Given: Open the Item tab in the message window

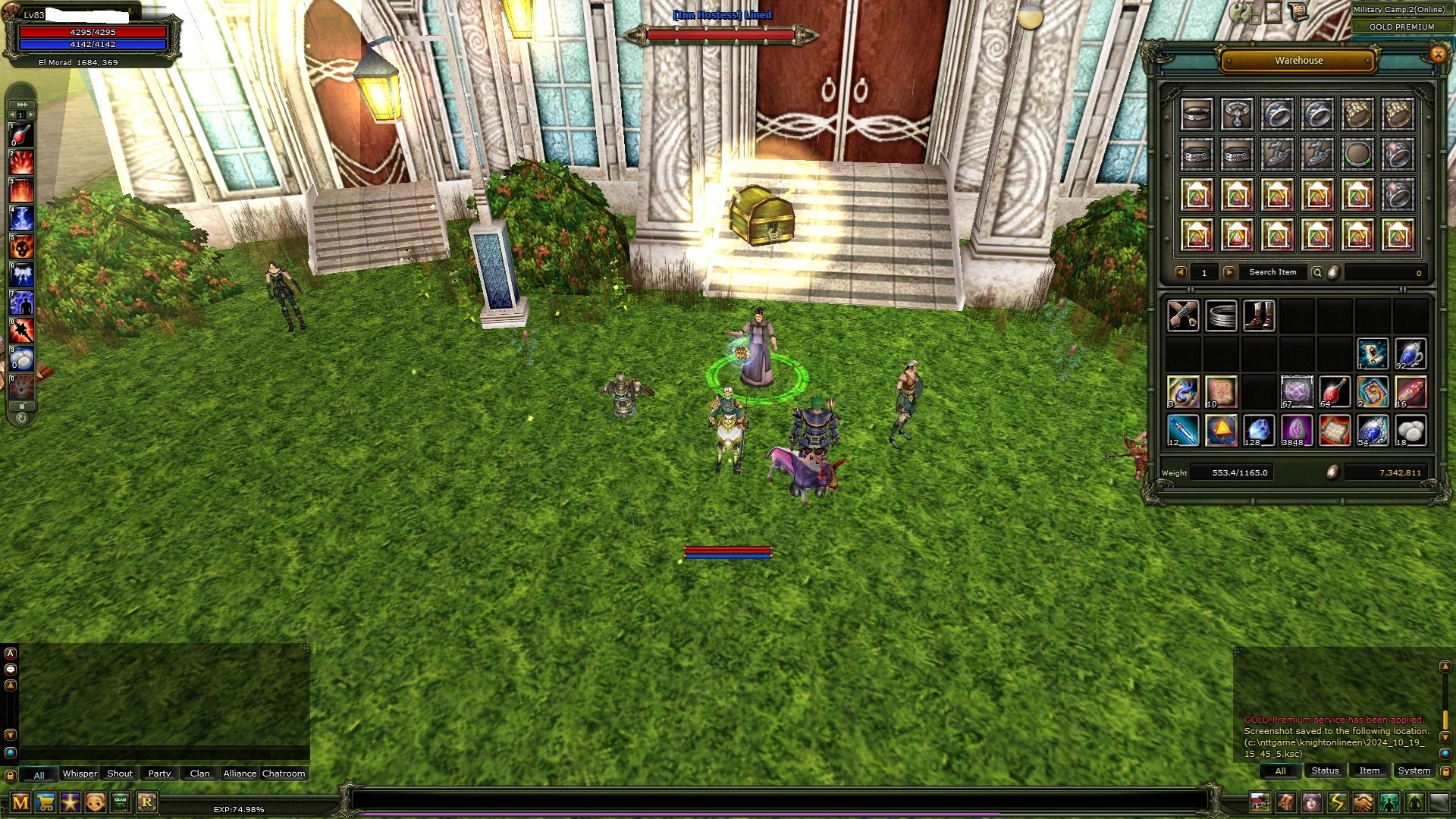Looking at the screenshot, I should click(1370, 770).
